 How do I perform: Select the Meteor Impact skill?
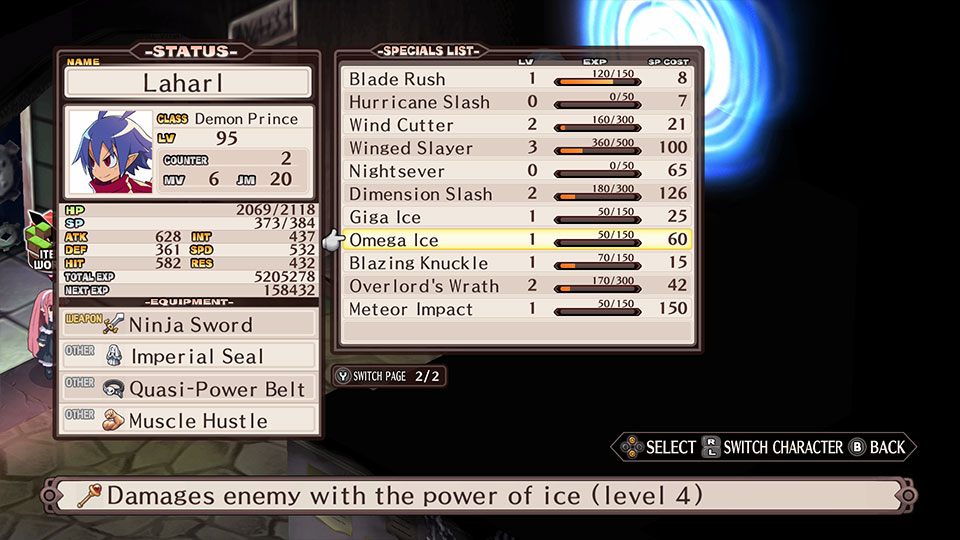[517, 309]
